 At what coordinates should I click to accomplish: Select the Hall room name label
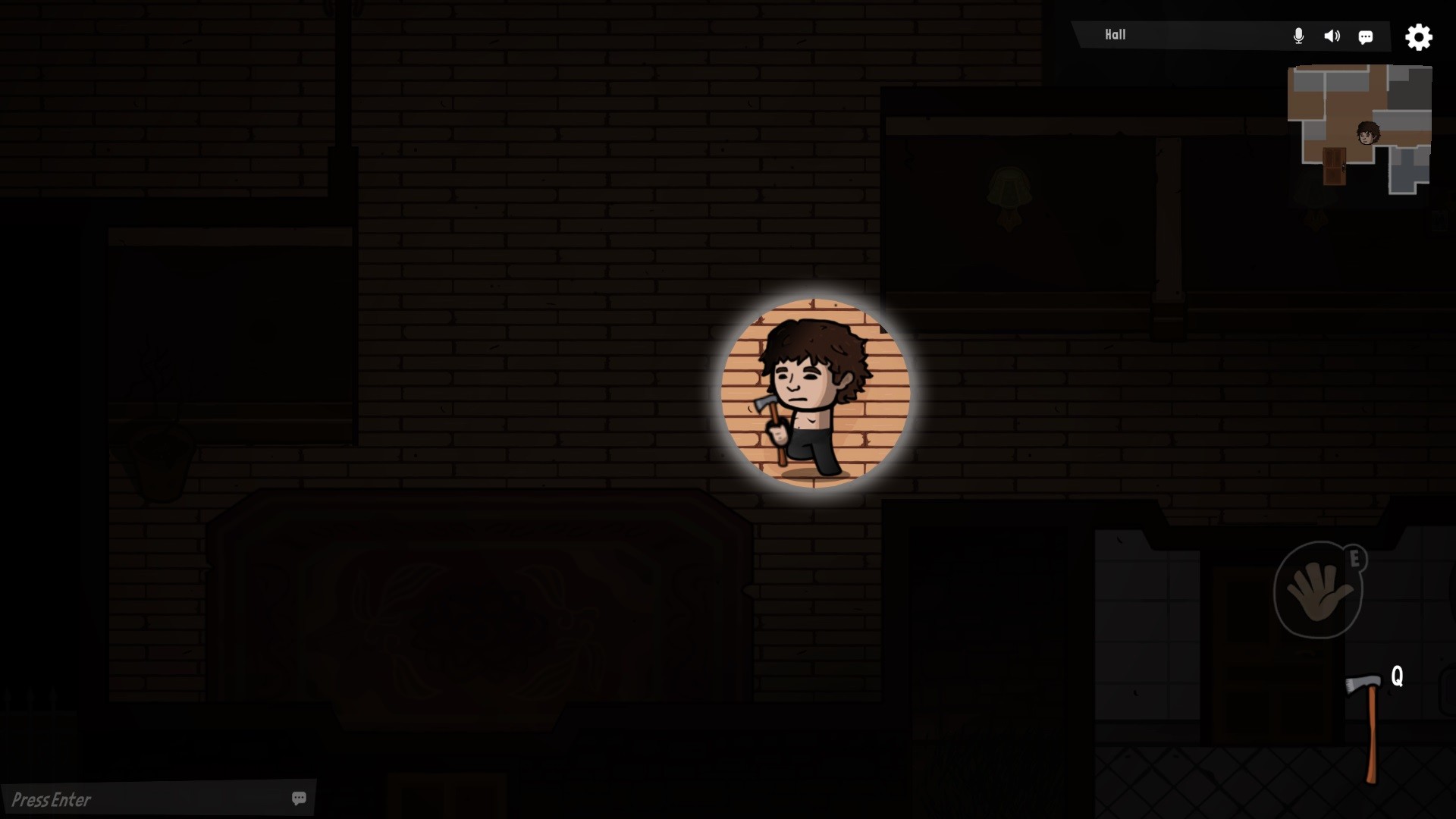pos(1116,34)
